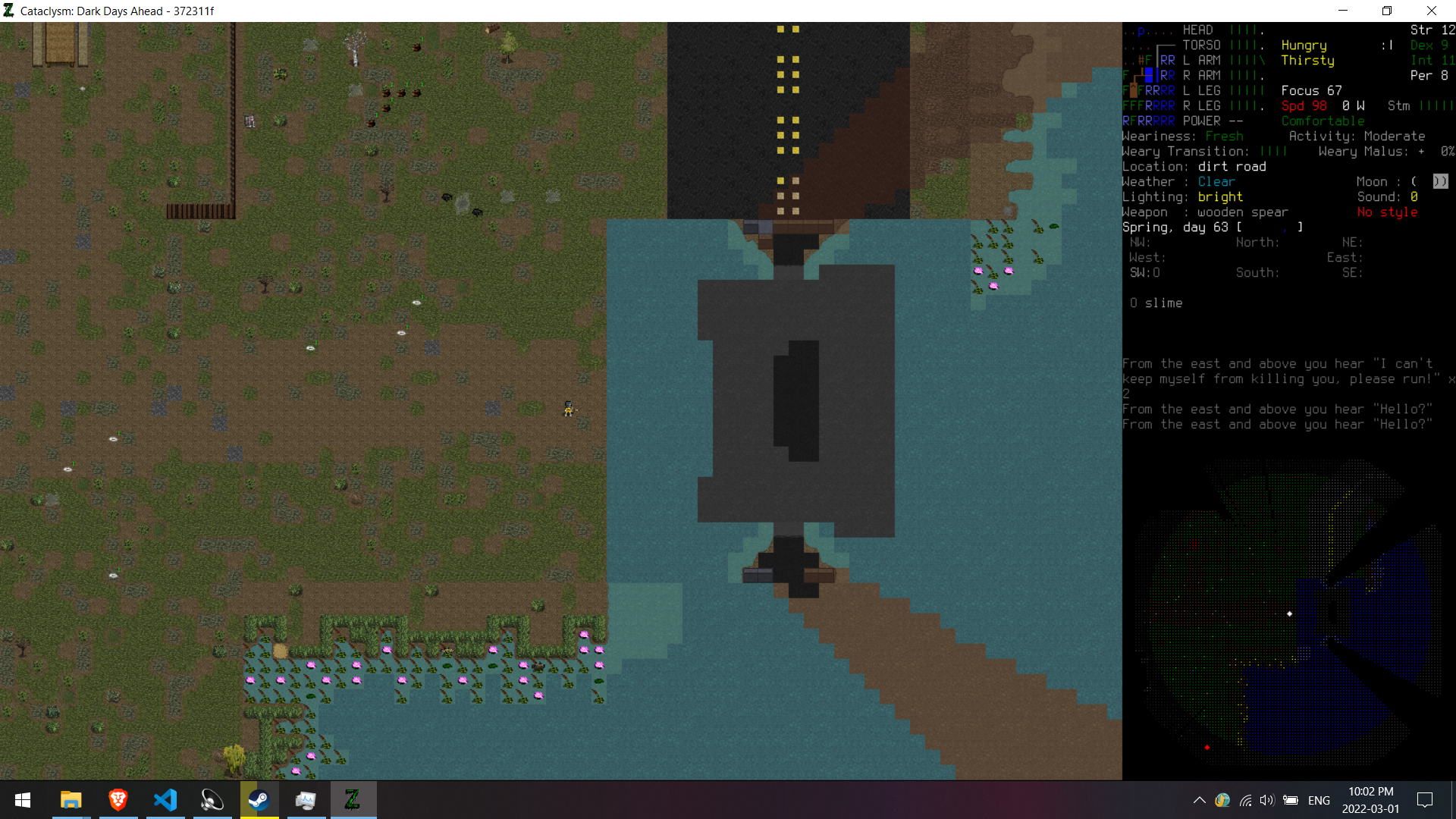This screenshot has width=1456, height=819.
Task: Click the Z icon in the title bar
Action: (x=10, y=11)
